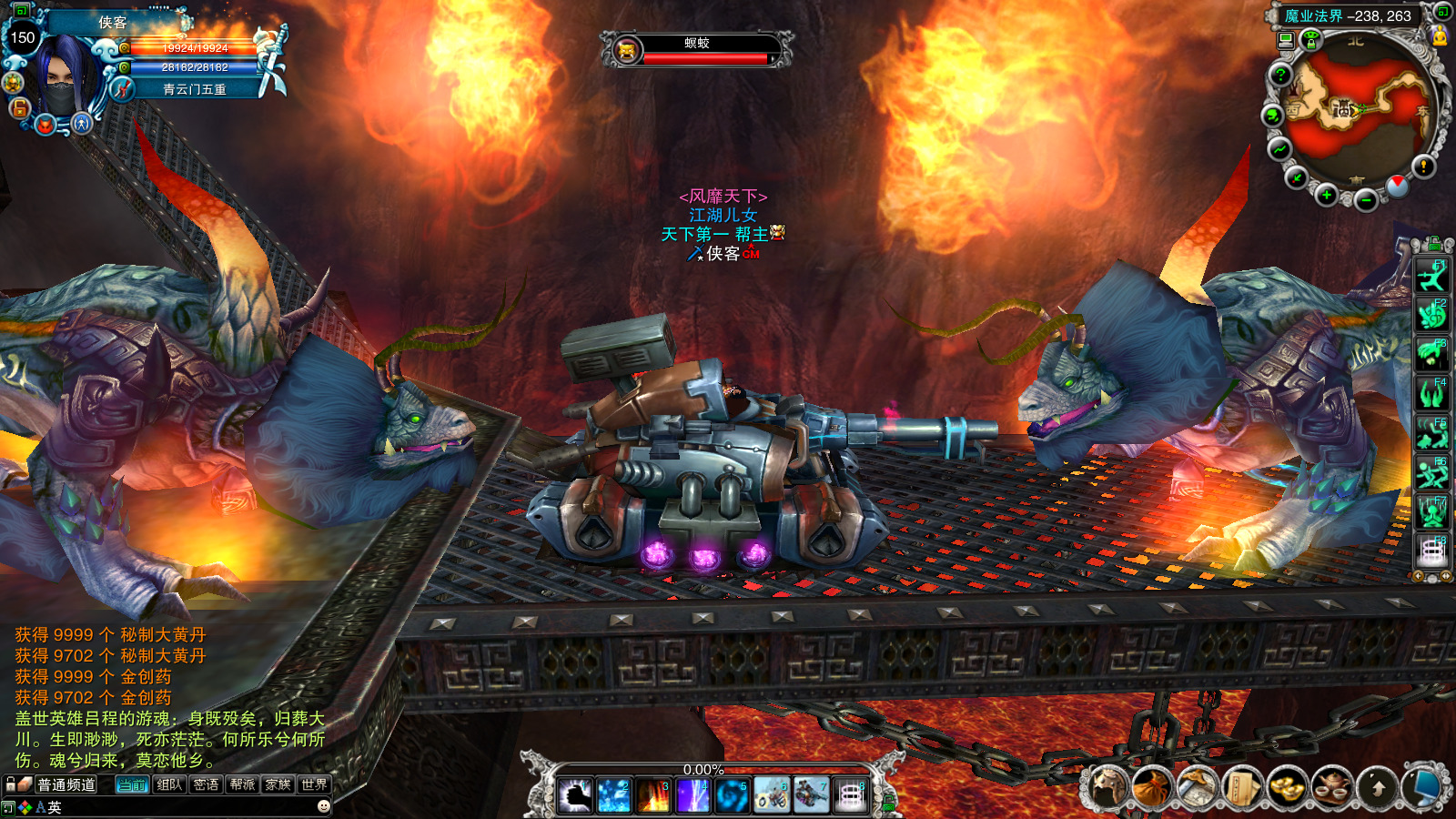Open the 帮派 chat channel tab
Viewport: 1456px width, 819px height.
tap(242, 784)
